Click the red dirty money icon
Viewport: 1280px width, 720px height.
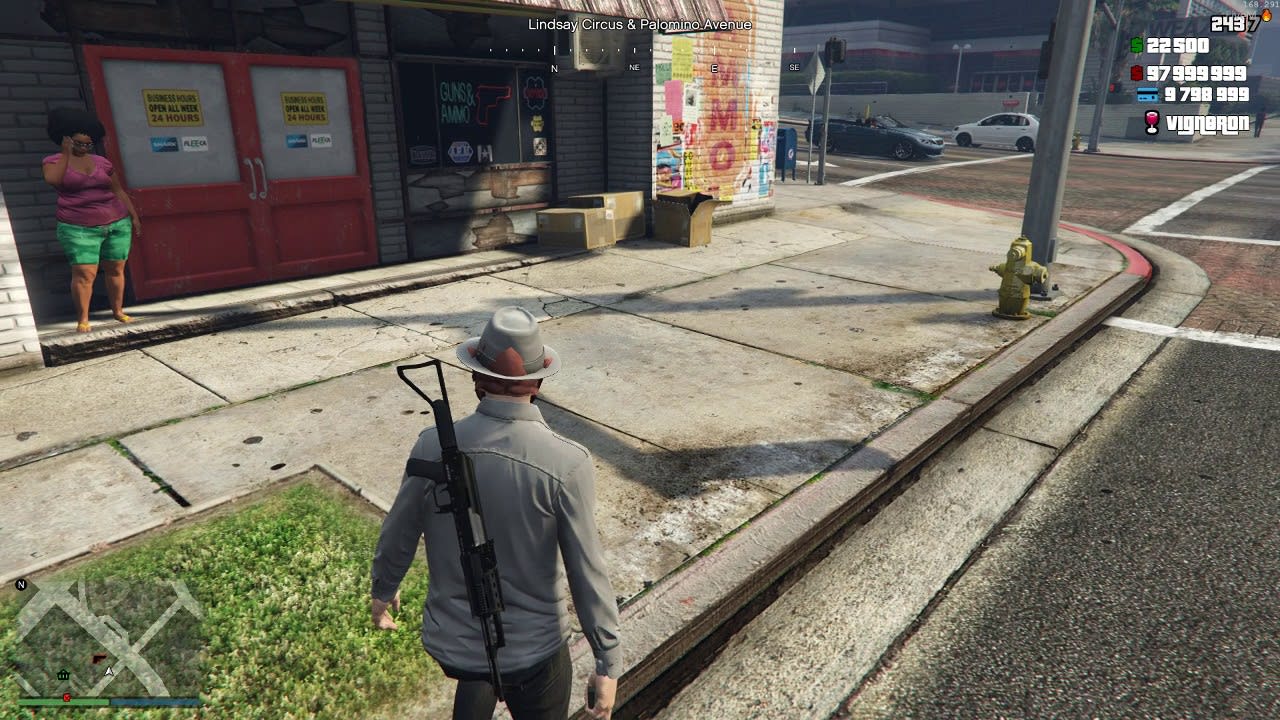[x=1137, y=73]
